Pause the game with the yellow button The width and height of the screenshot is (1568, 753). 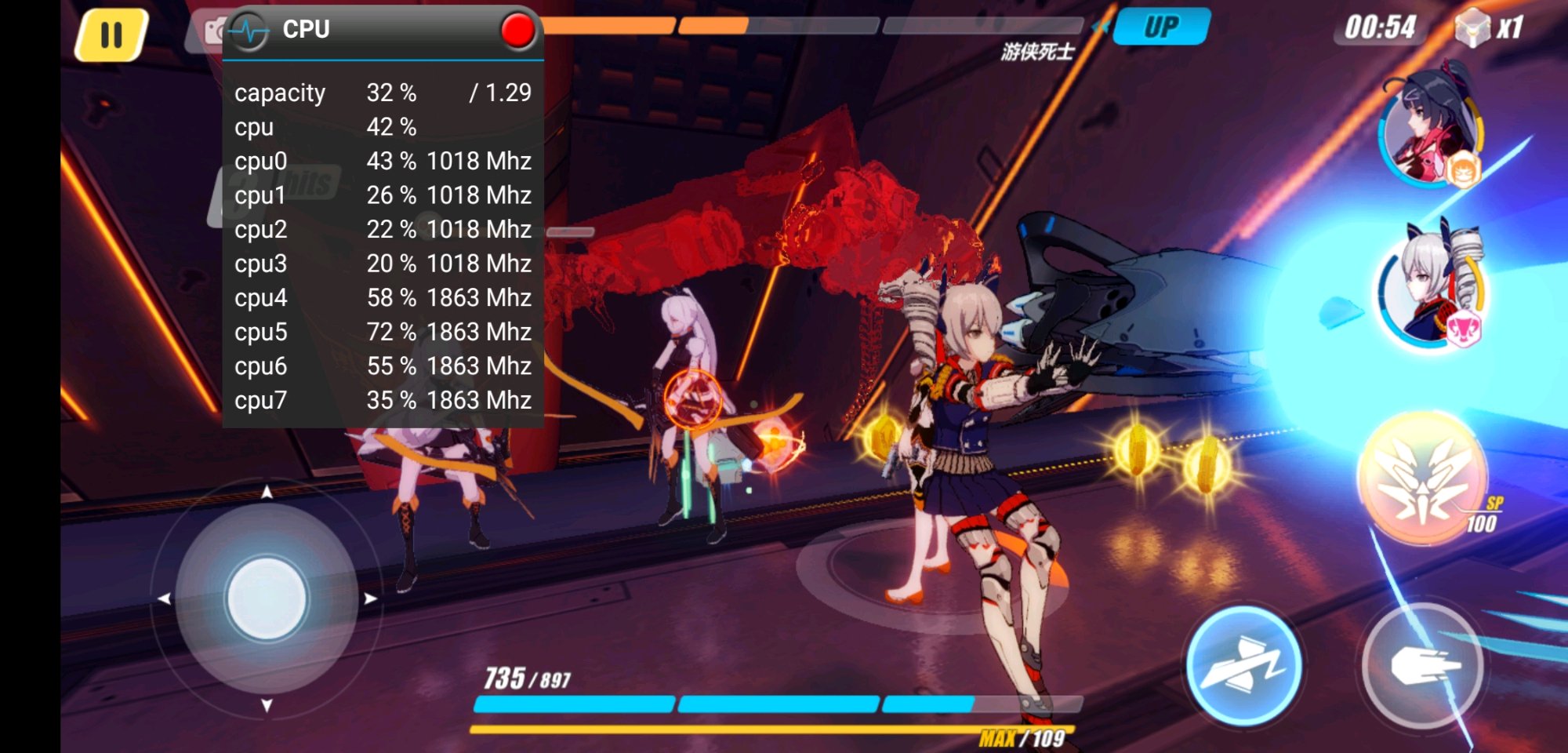111,35
